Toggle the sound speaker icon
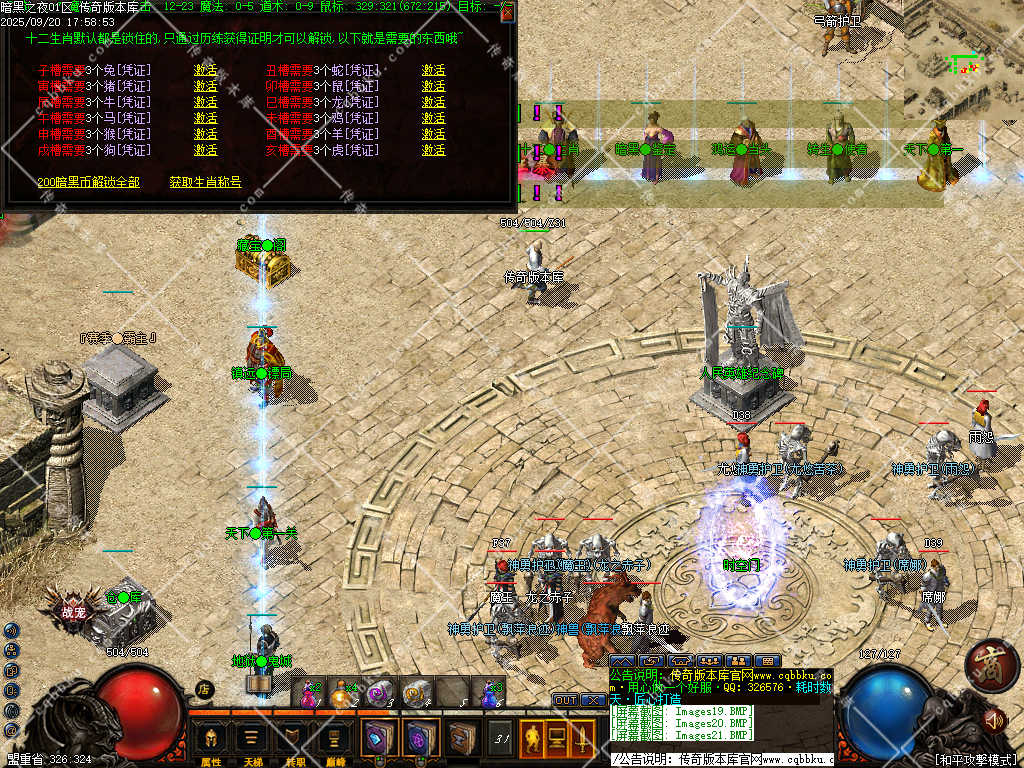This screenshot has width=1024, height=768. tap(993, 718)
